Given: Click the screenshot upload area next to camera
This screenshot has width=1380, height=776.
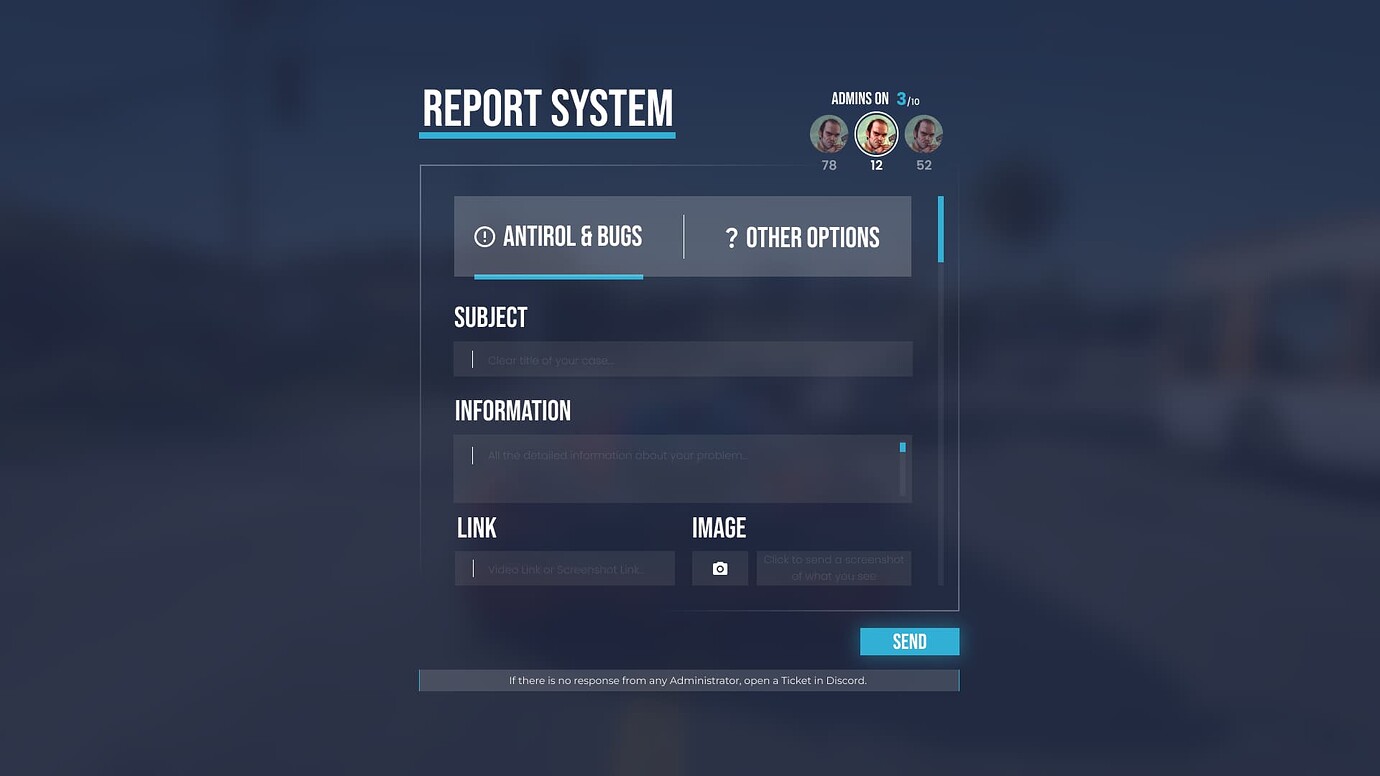Looking at the screenshot, I should [834, 568].
